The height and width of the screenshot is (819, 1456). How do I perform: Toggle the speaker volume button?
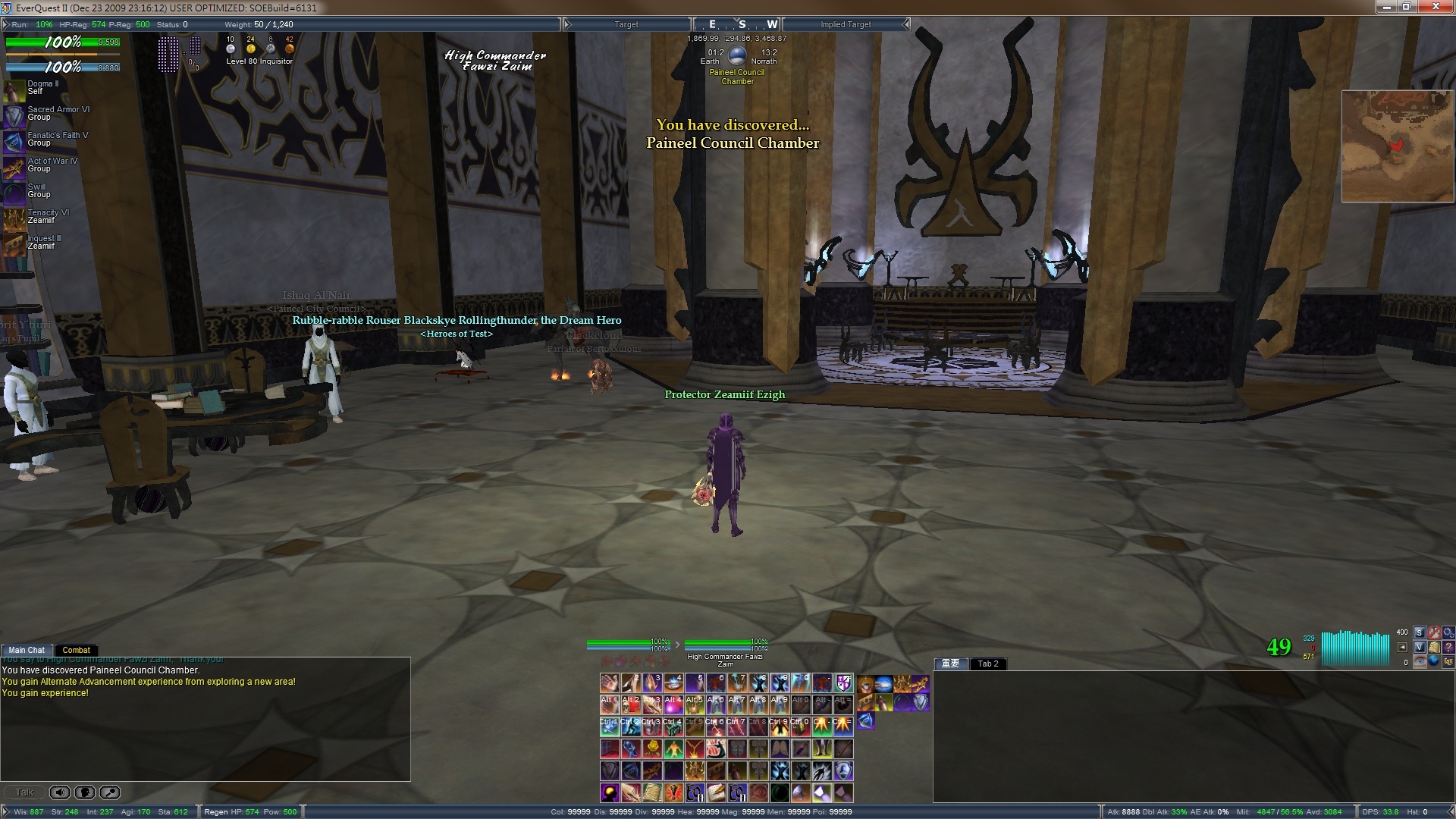coord(60,792)
